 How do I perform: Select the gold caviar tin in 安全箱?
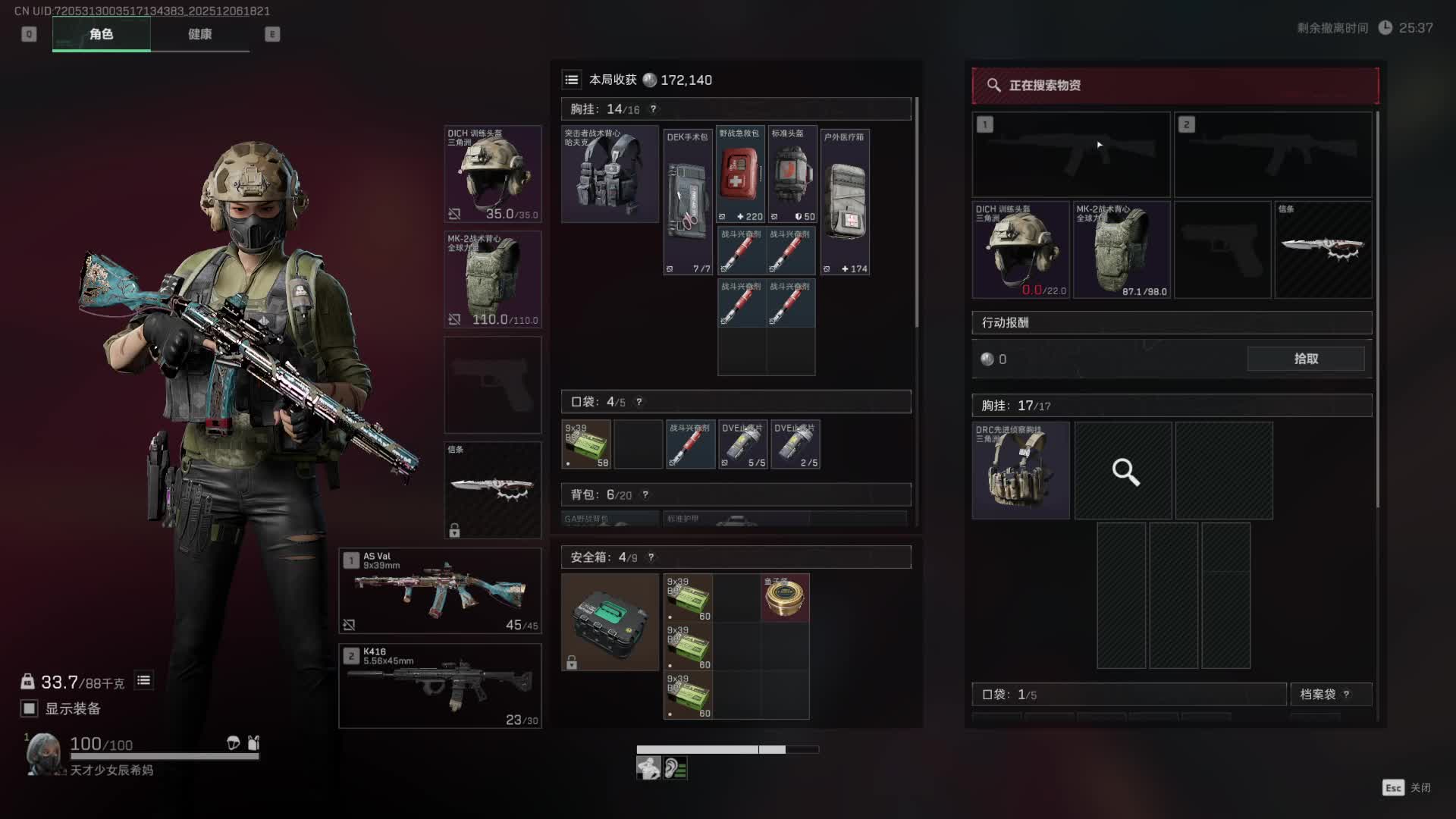point(785,598)
